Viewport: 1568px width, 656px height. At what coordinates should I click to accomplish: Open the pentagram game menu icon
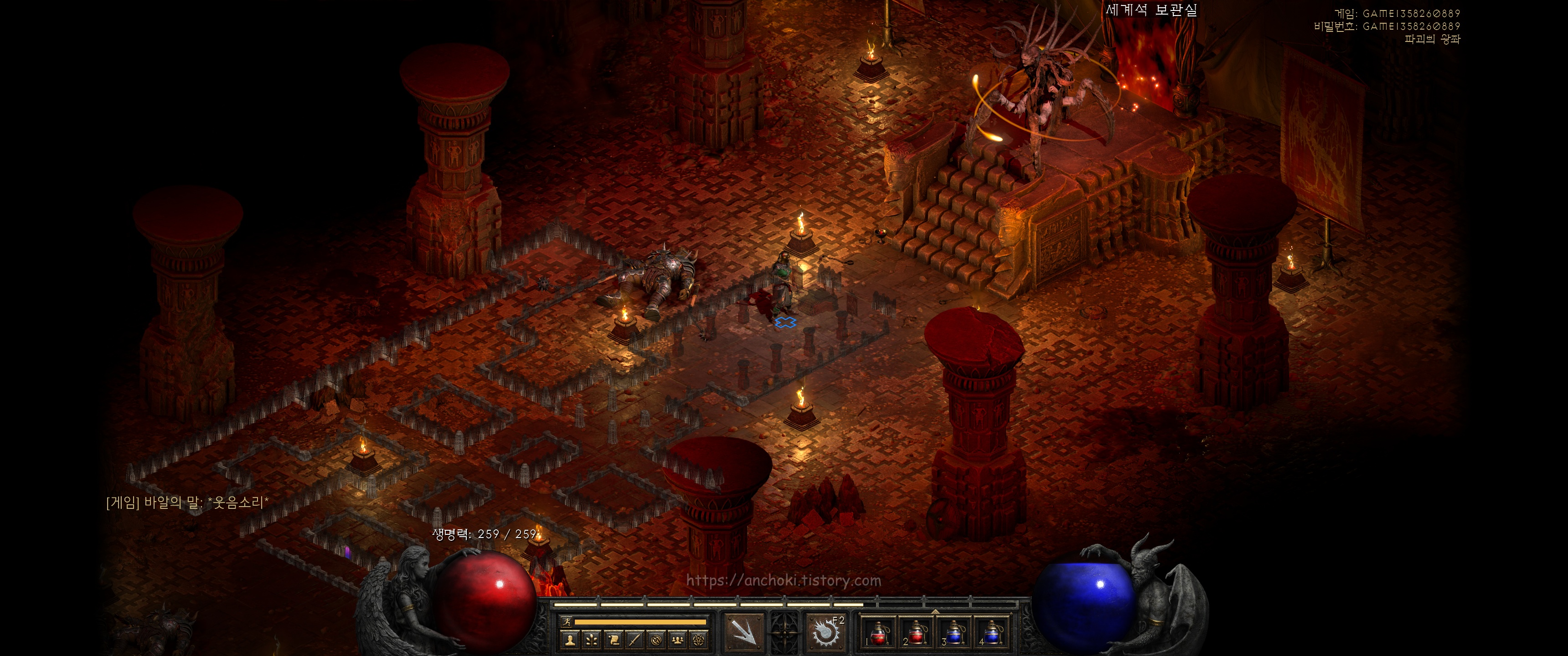click(x=699, y=640)
